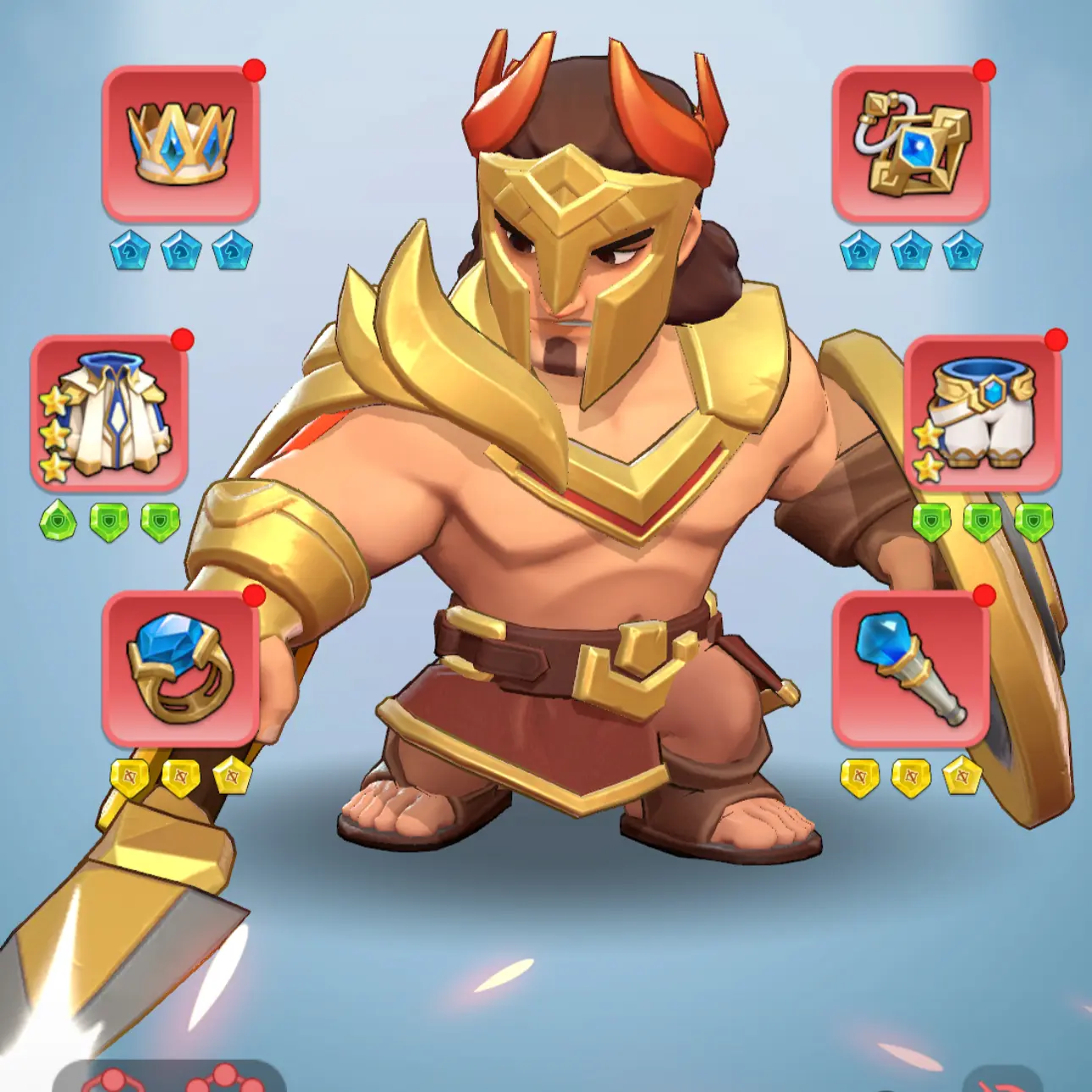Select the golden crown equipment slot
The height and width of the screenshot is (1092, 1092).
[x=180, y=143]
